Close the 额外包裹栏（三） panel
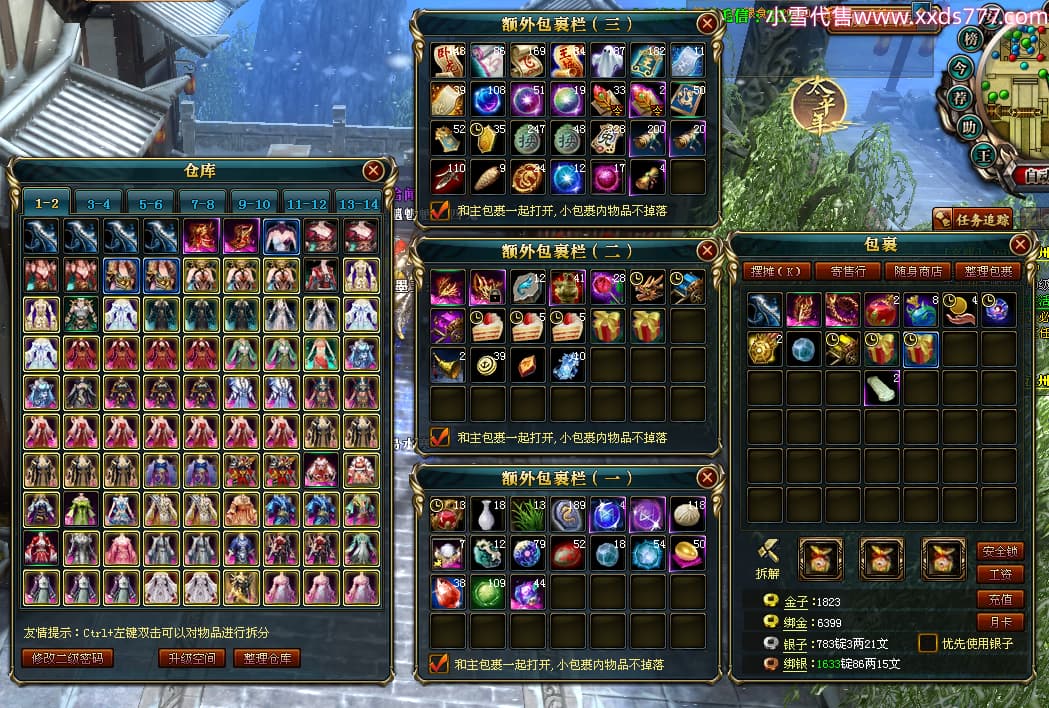Image resolution: width=1049 pixels, height=708 pixels. click(x=707, y=23)
